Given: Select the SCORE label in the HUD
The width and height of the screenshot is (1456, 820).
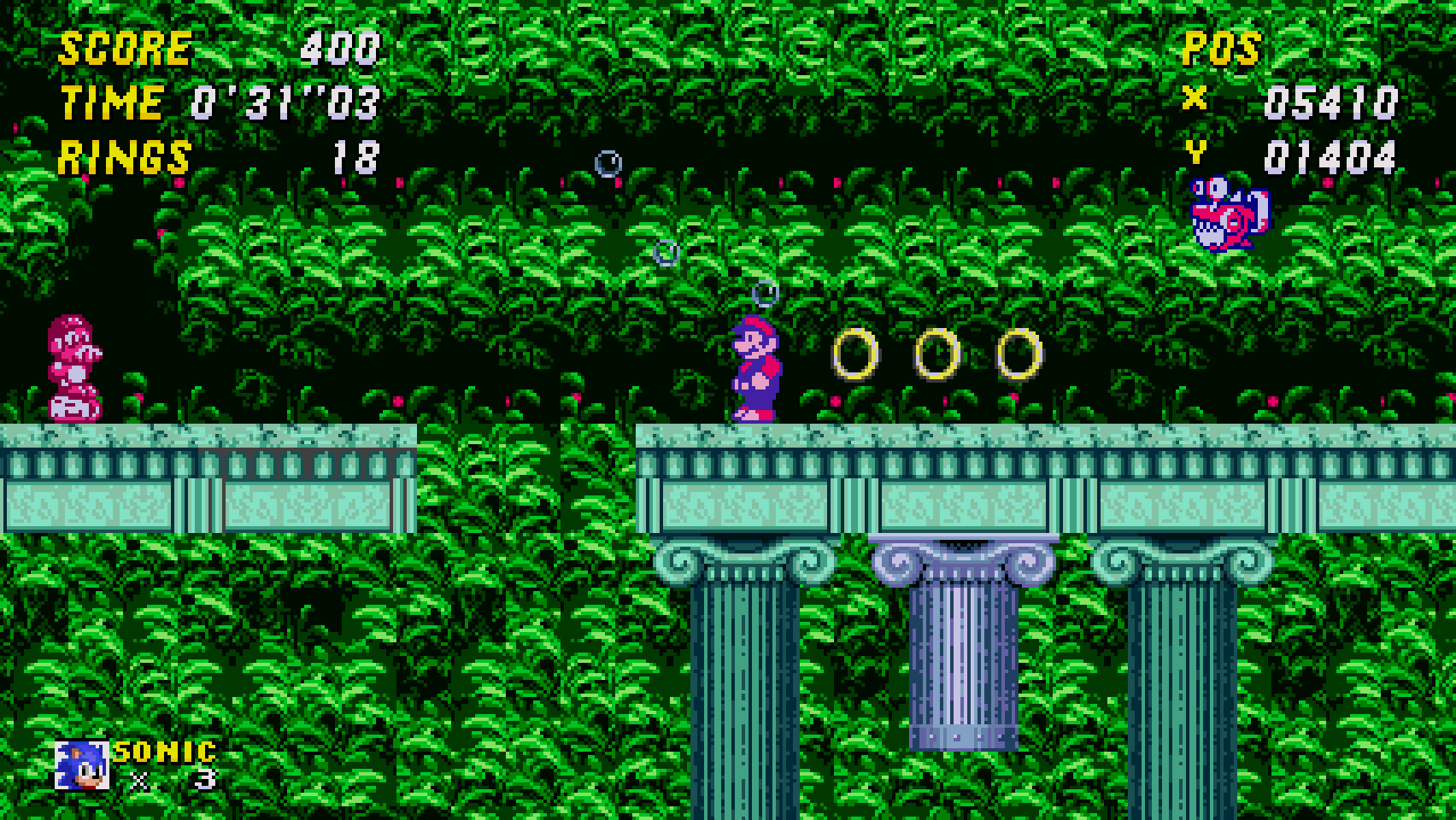Looking at the screenshot, I should pos(125,48).
